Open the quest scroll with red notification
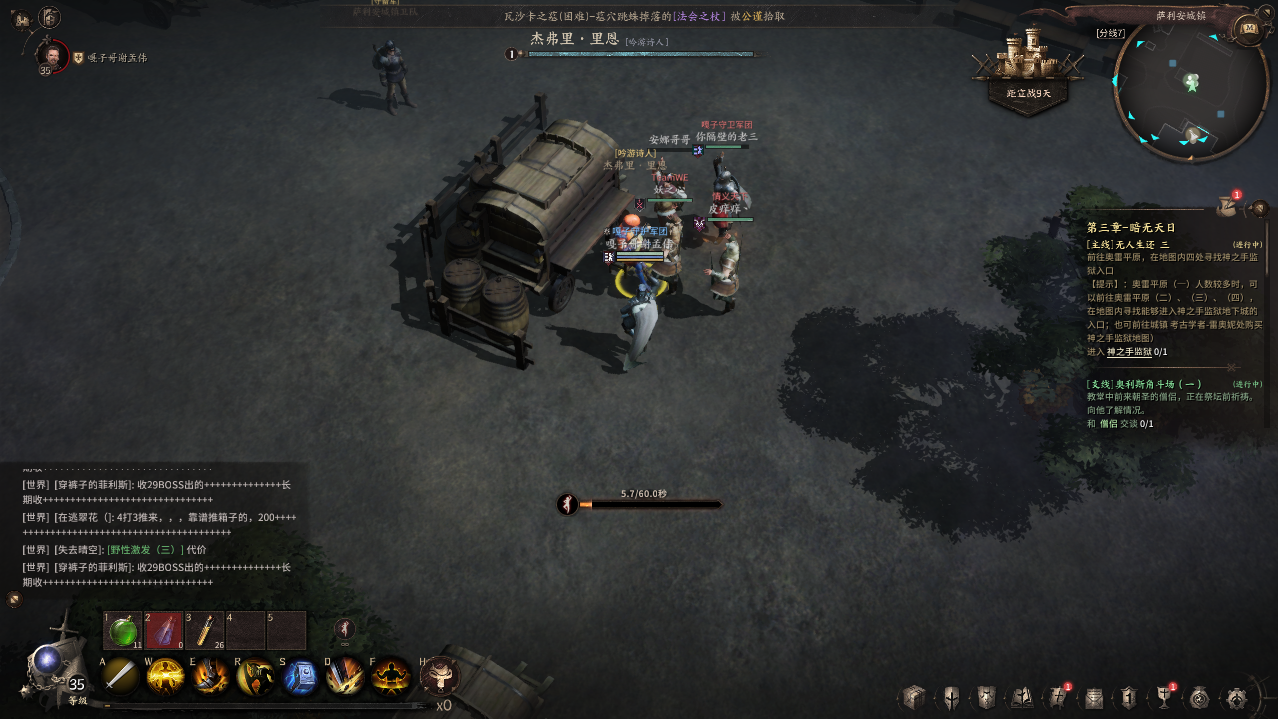 [x=1227, y=206]
